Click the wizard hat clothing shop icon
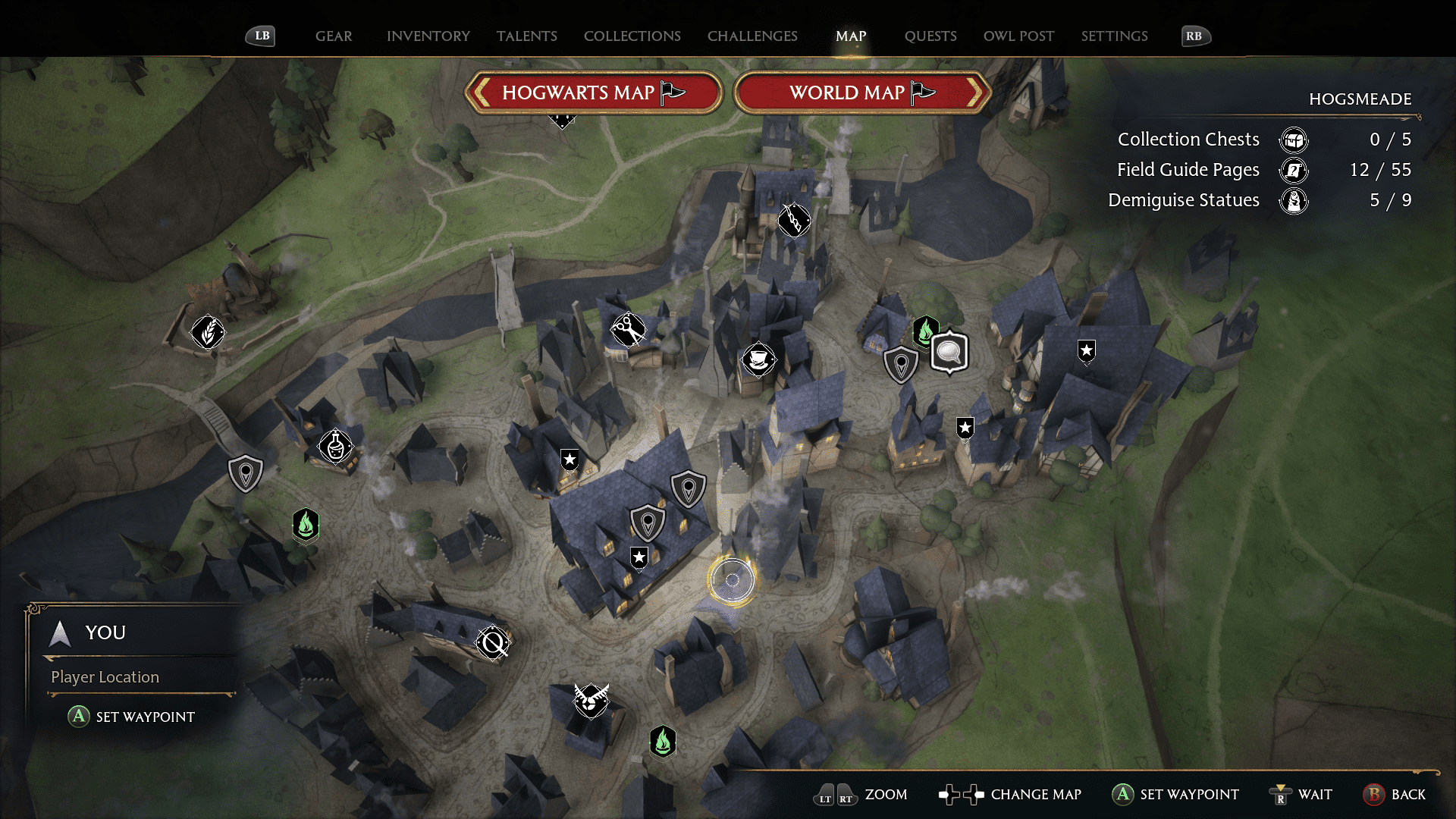 click(760, 360)
